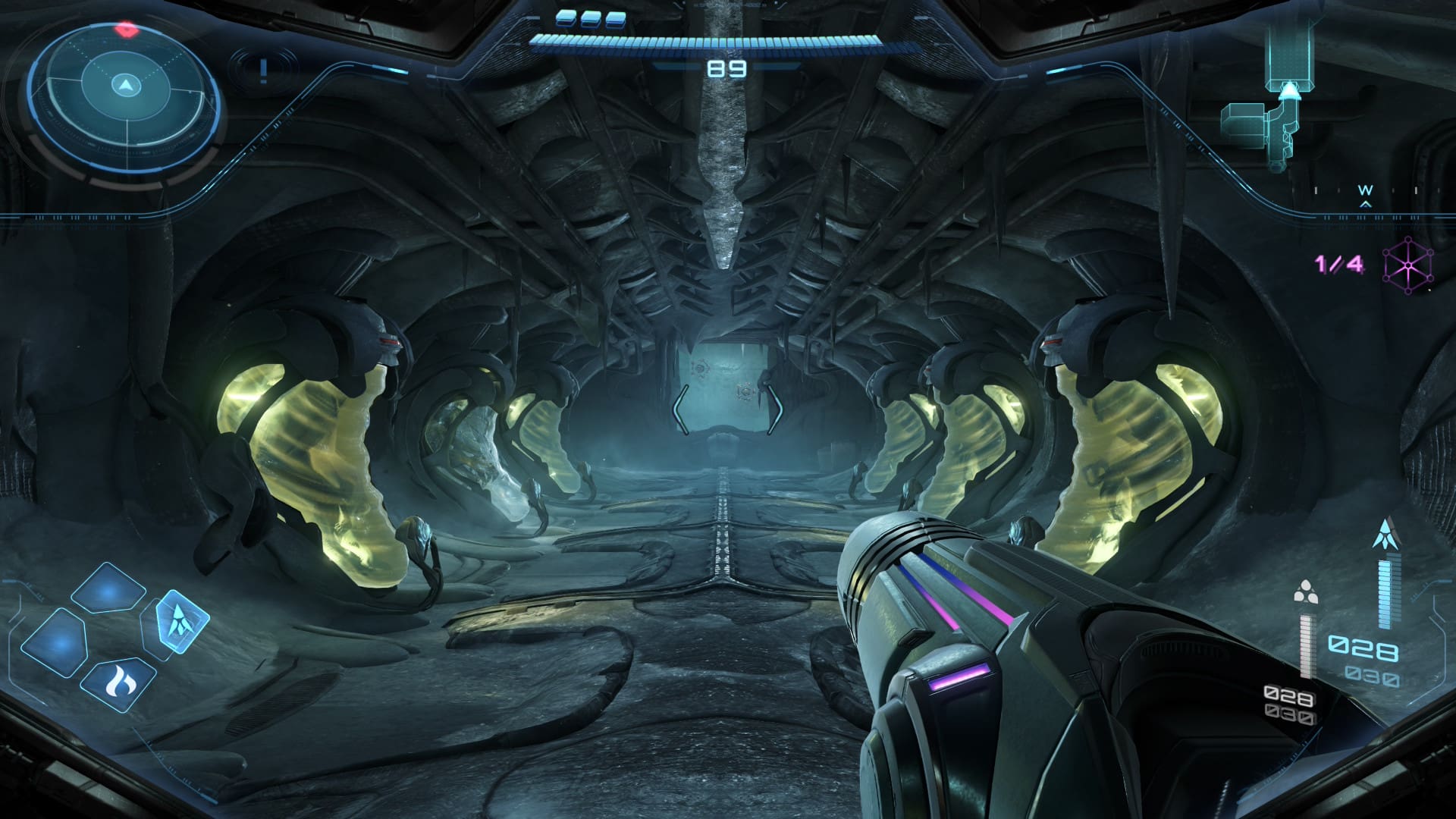The image size is (1456, 819).
Task: Select the purple crystal collectible icon
Action: (1408, 266)
